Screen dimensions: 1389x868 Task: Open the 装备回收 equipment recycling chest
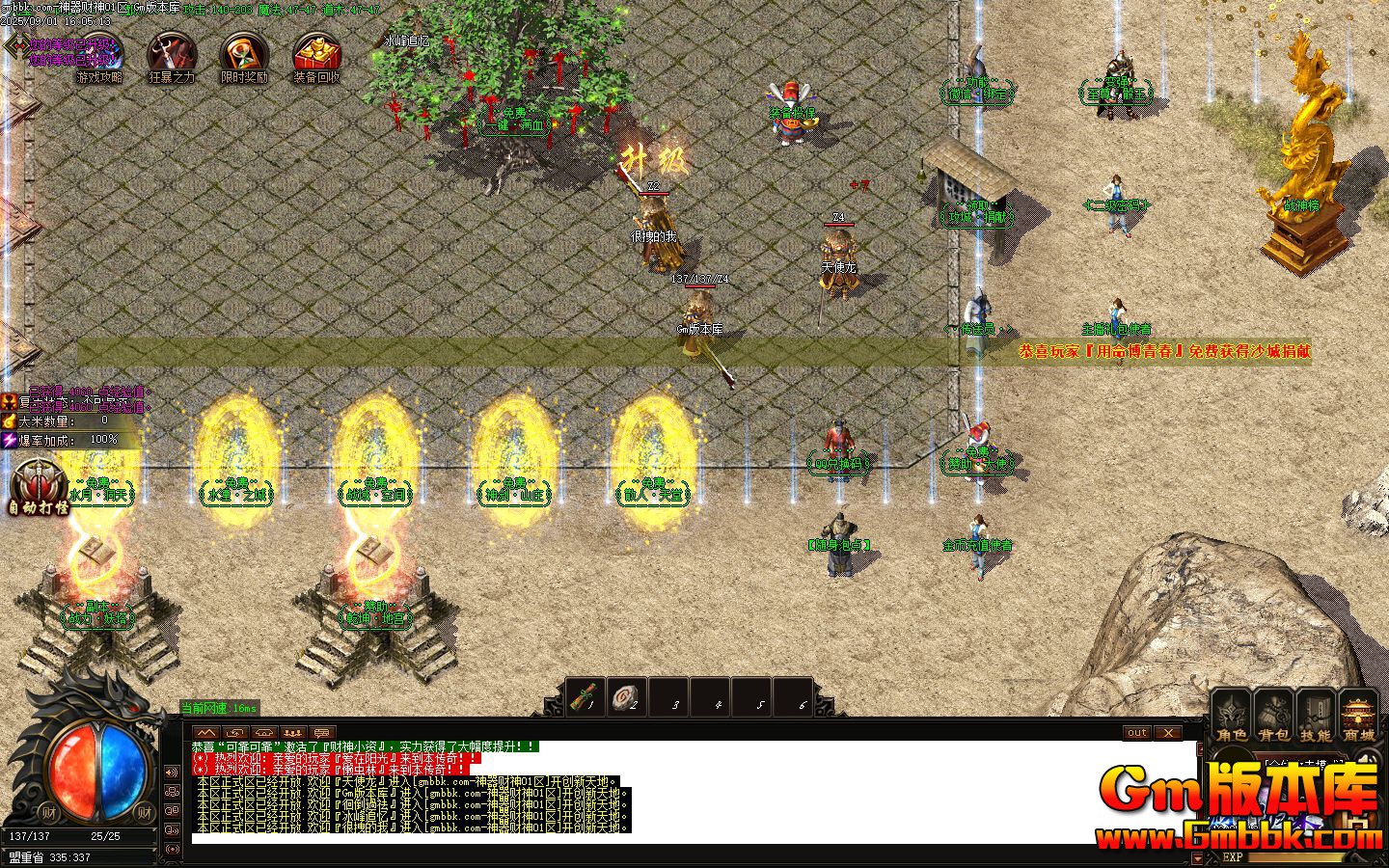coord(315,57)
